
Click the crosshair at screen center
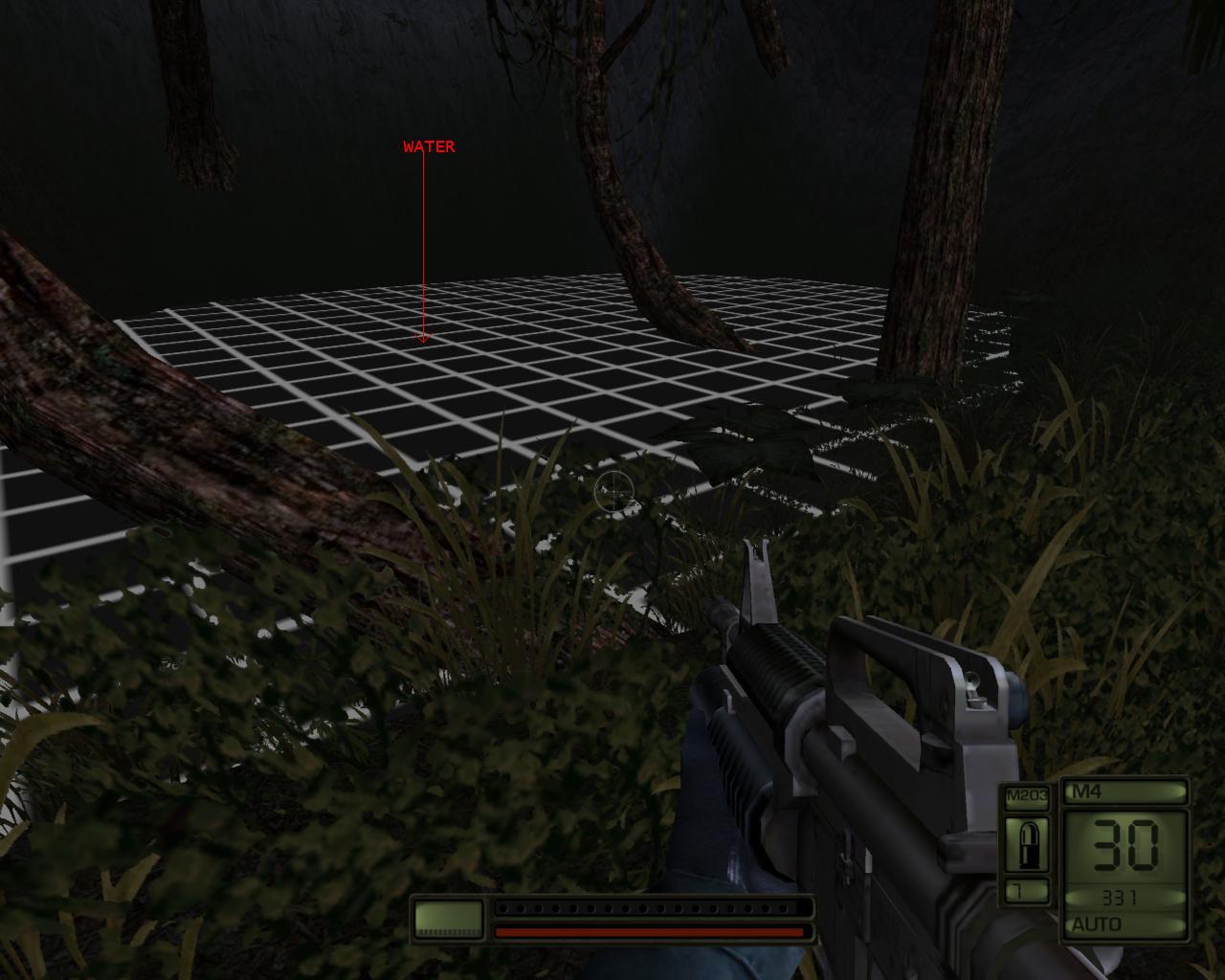613,490
